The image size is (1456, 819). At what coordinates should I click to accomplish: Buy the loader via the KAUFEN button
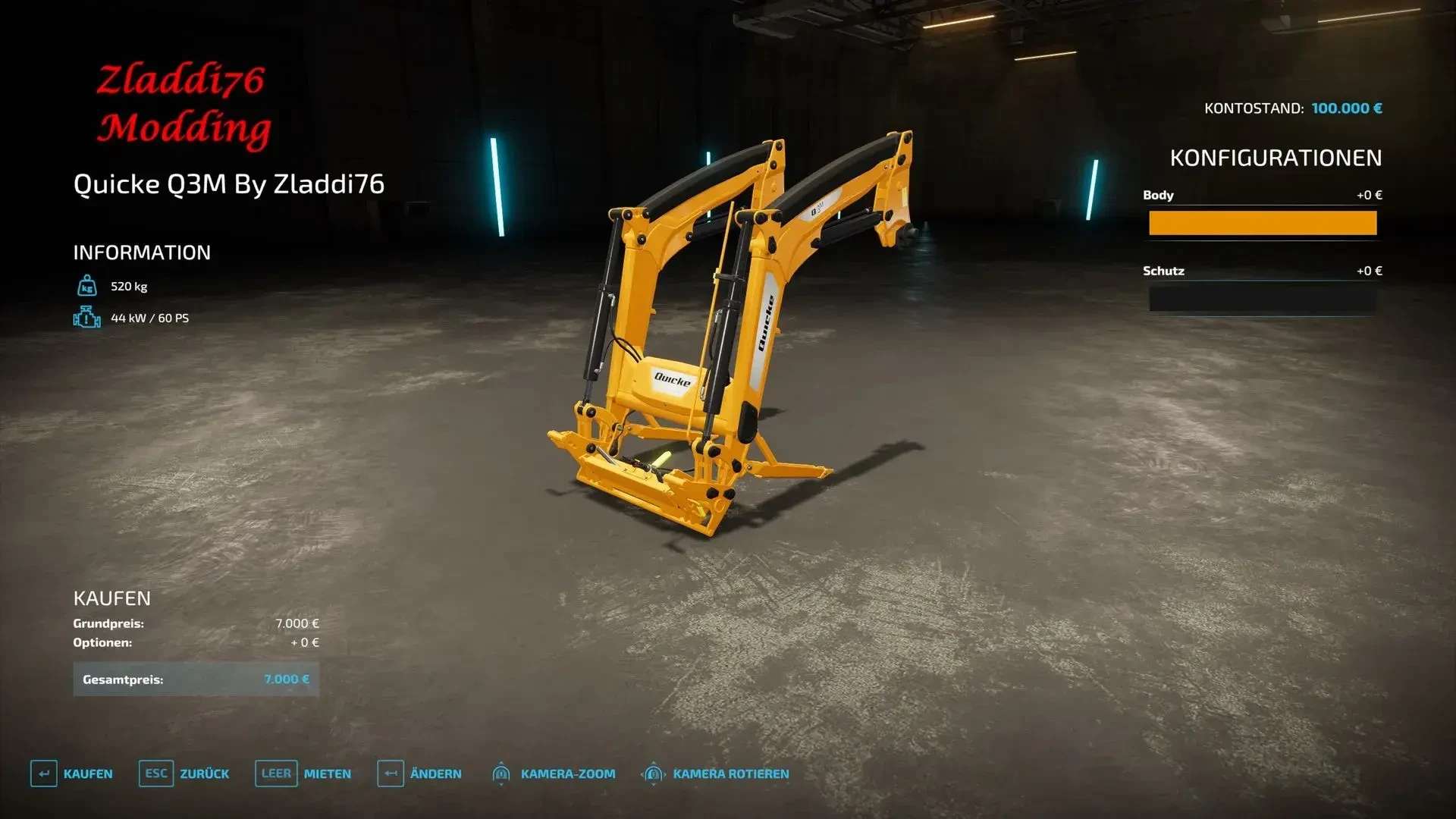click(72, 773)
